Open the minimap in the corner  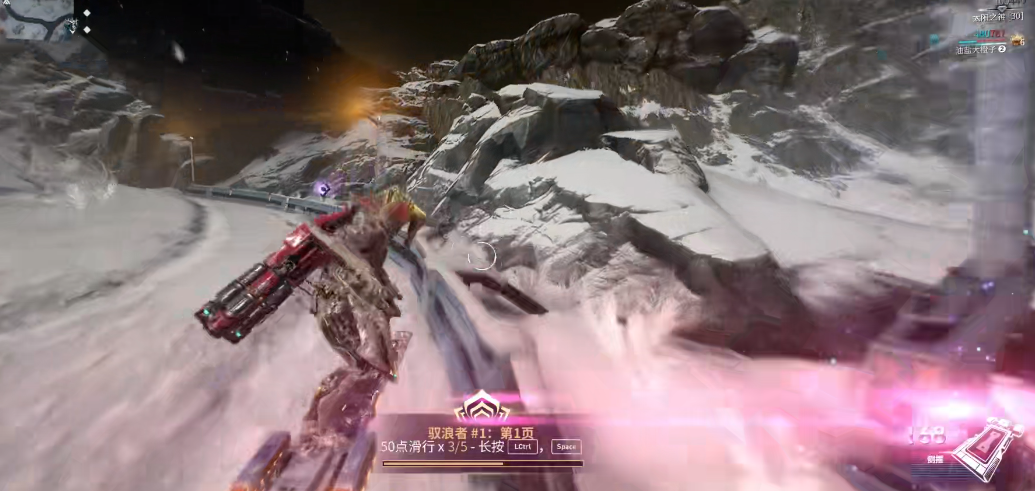click(x=36, y=19)
